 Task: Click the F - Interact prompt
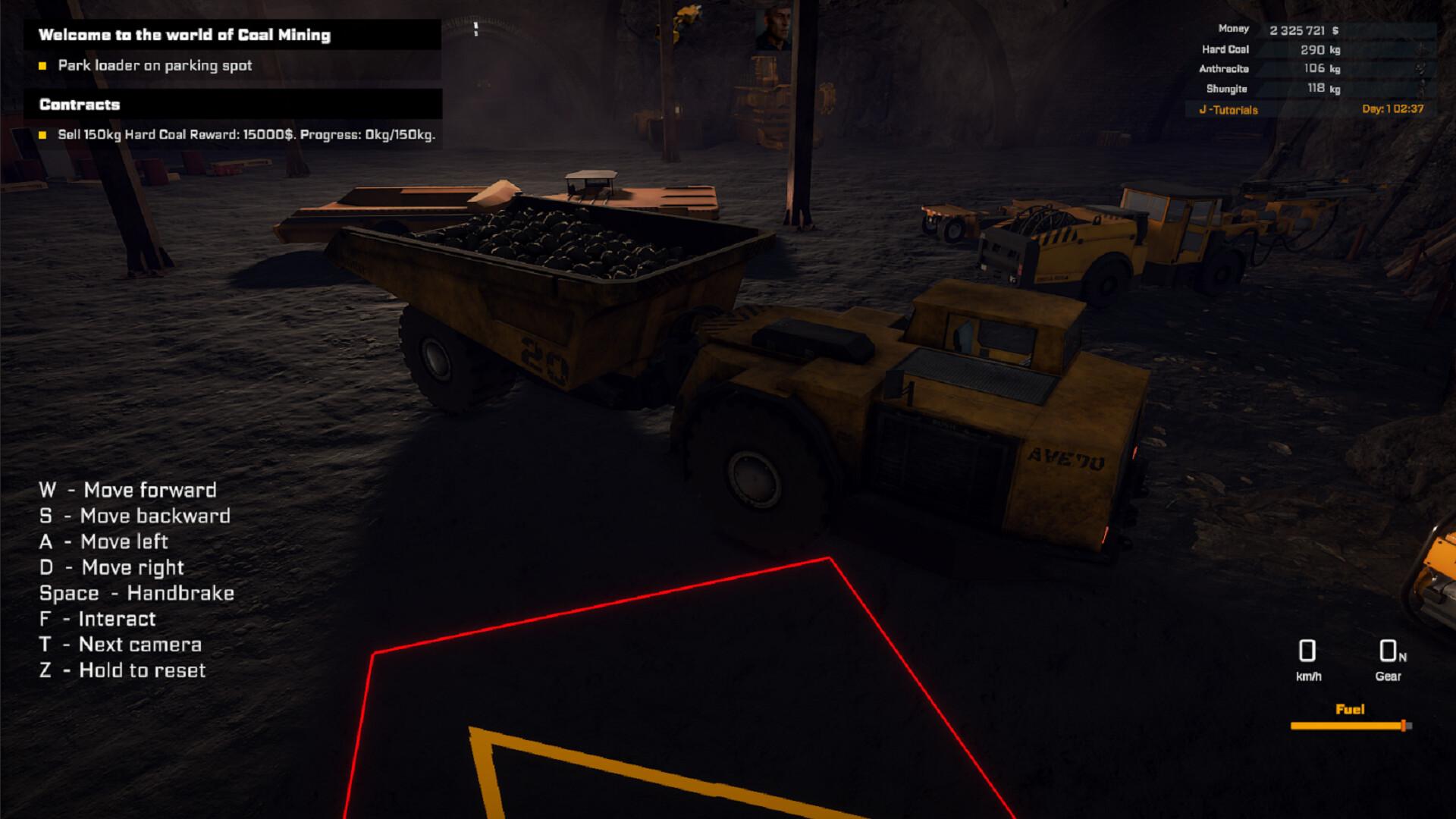(x=99, y=619)
